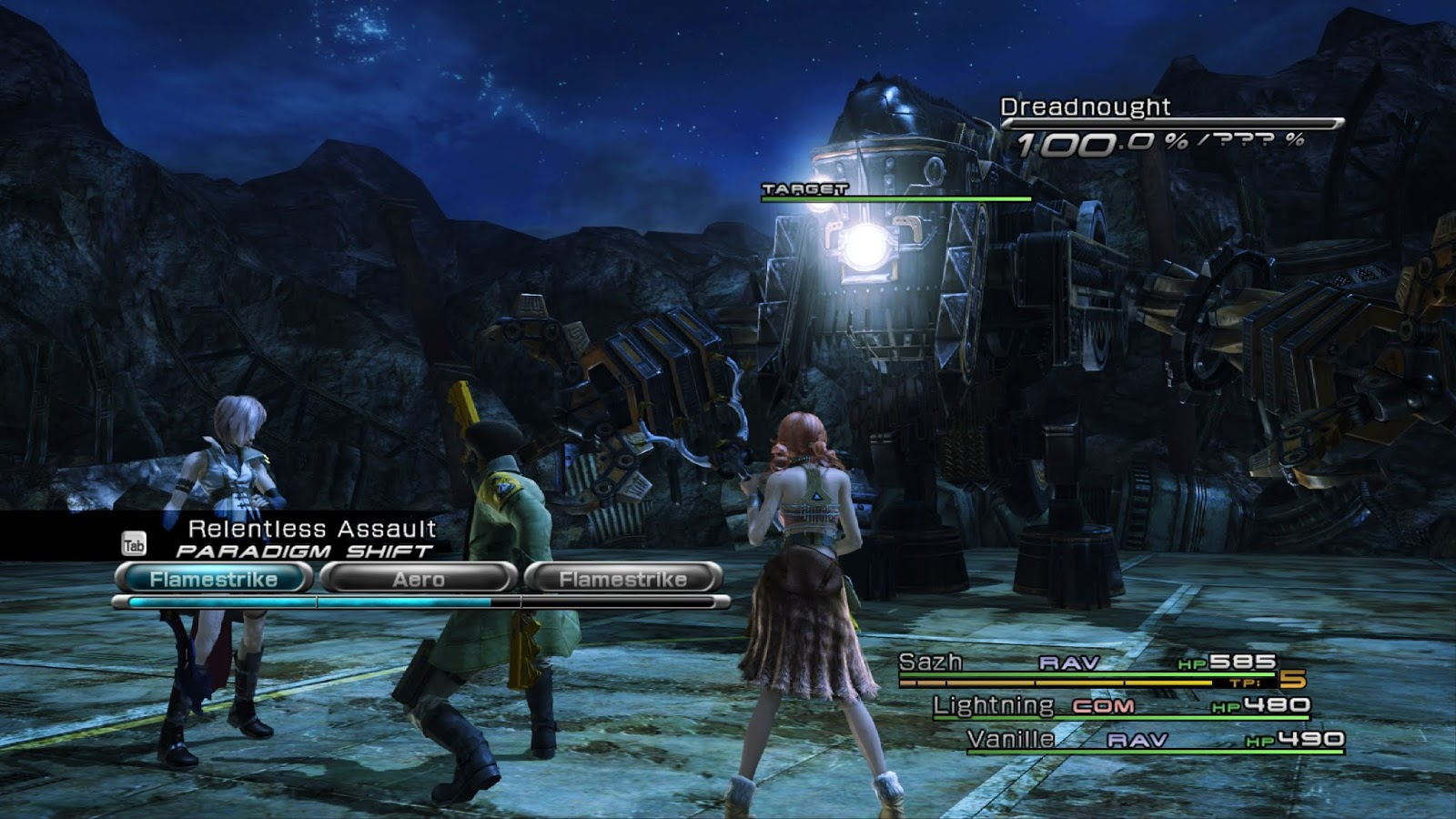
Task: Select Vanille in the party list
Action: pyautogui.click(x=1011, y=739)
